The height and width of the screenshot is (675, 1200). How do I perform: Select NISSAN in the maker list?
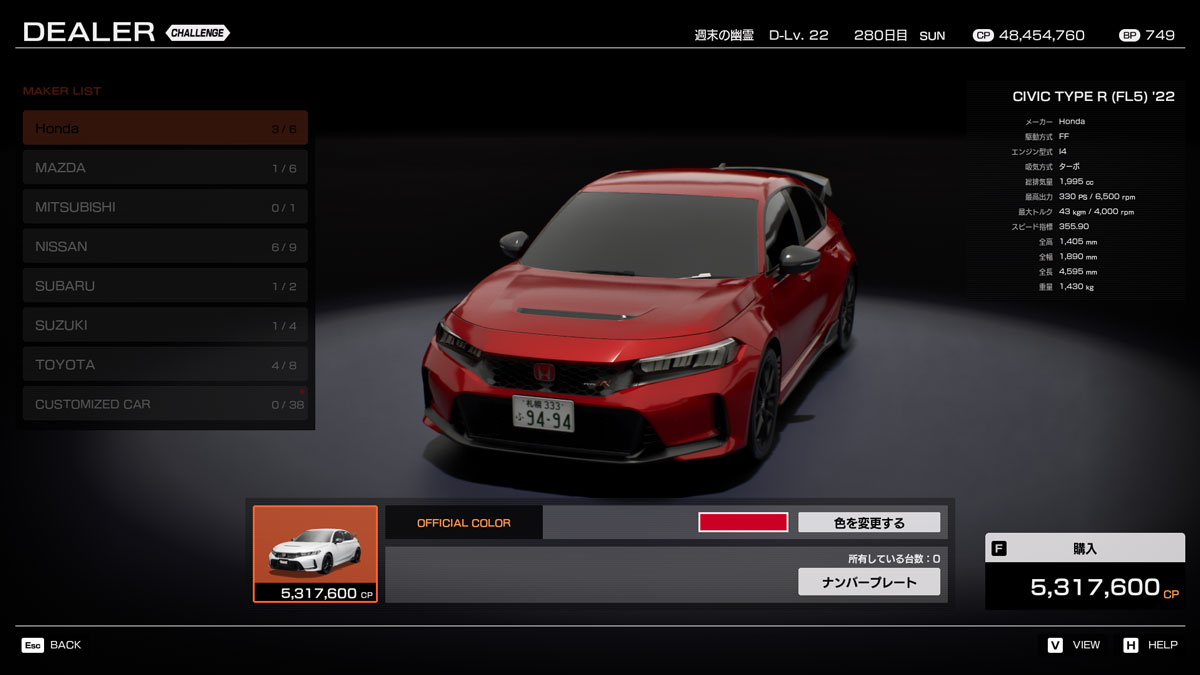pyautogui.click(x=165, y=247)
